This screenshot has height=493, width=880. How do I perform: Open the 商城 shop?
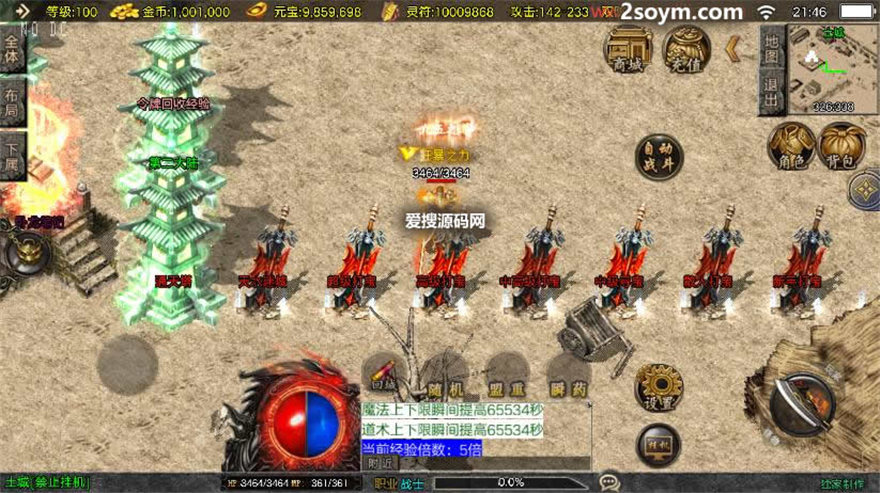[628, 48]
